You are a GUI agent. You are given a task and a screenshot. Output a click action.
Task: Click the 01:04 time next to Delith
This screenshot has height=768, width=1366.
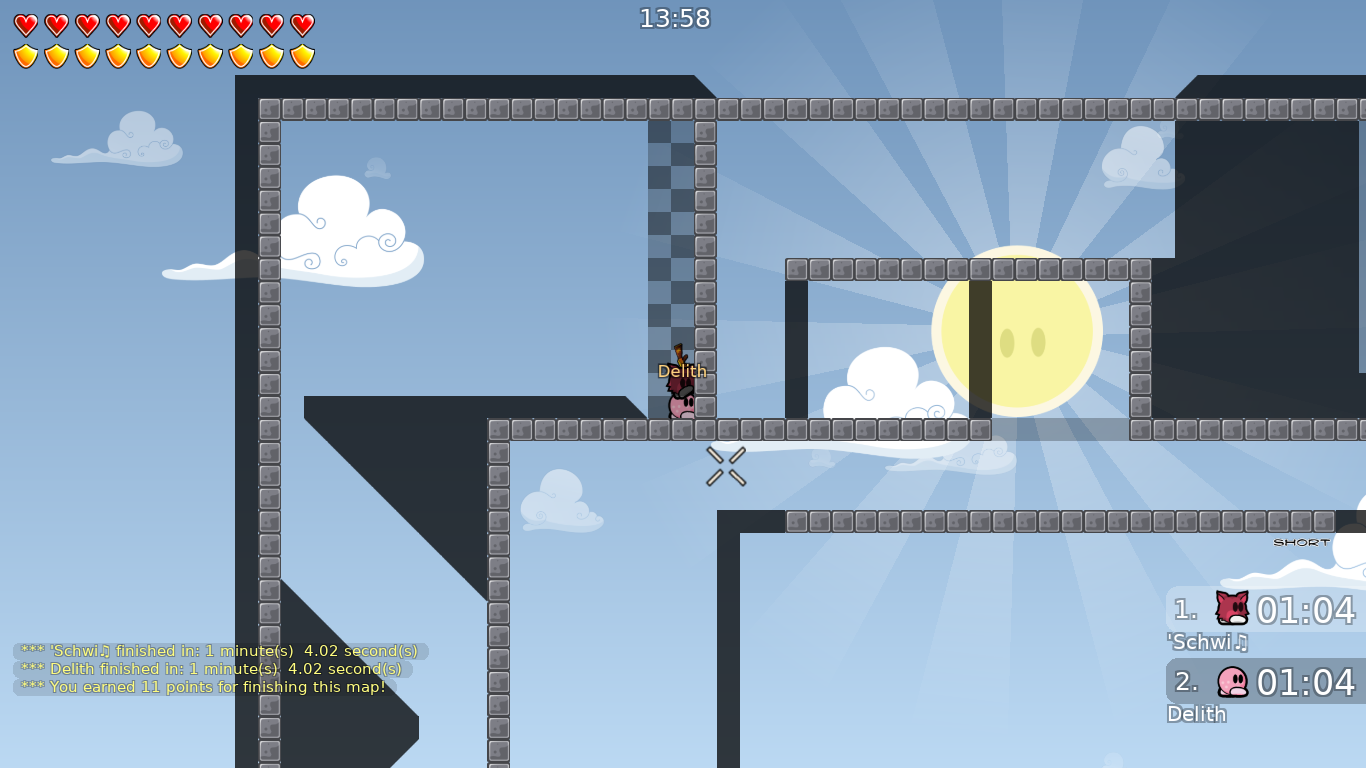(x=1304, y=681)
